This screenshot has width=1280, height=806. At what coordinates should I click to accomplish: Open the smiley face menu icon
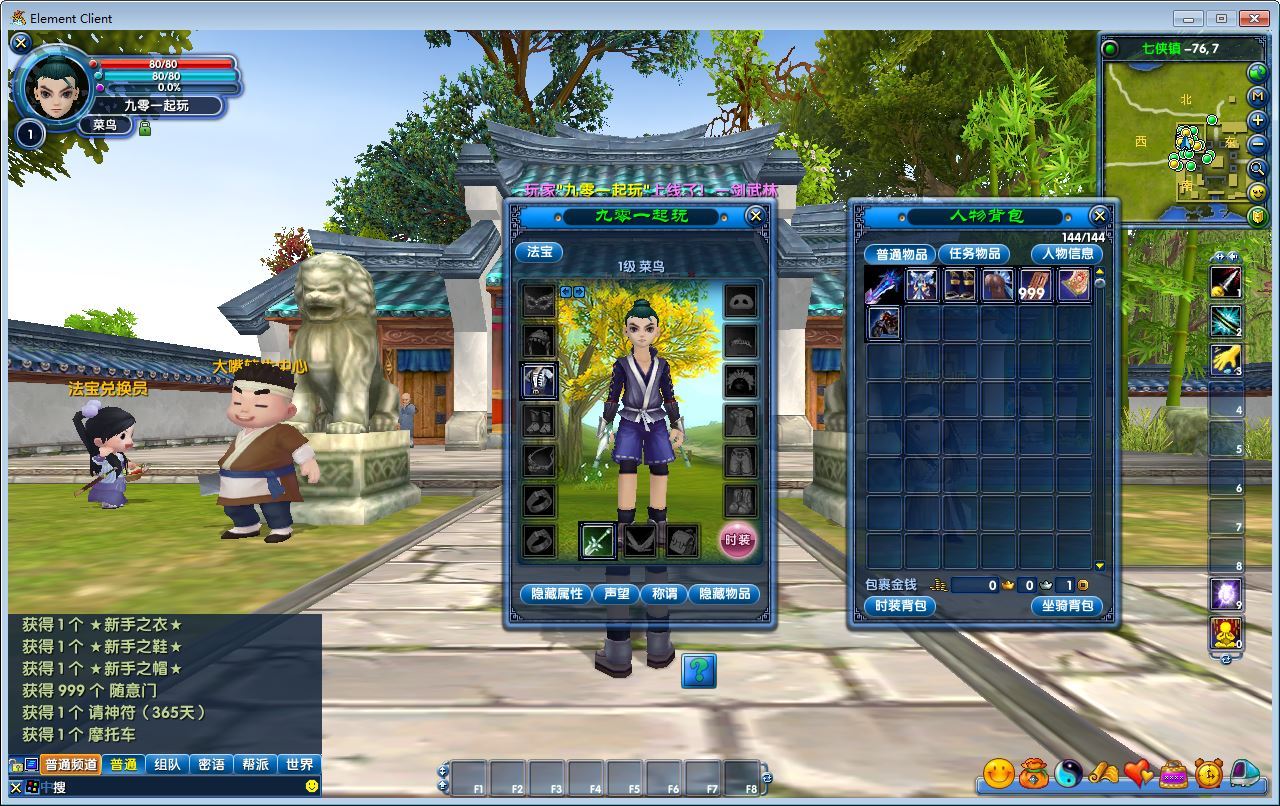[998, 773]
